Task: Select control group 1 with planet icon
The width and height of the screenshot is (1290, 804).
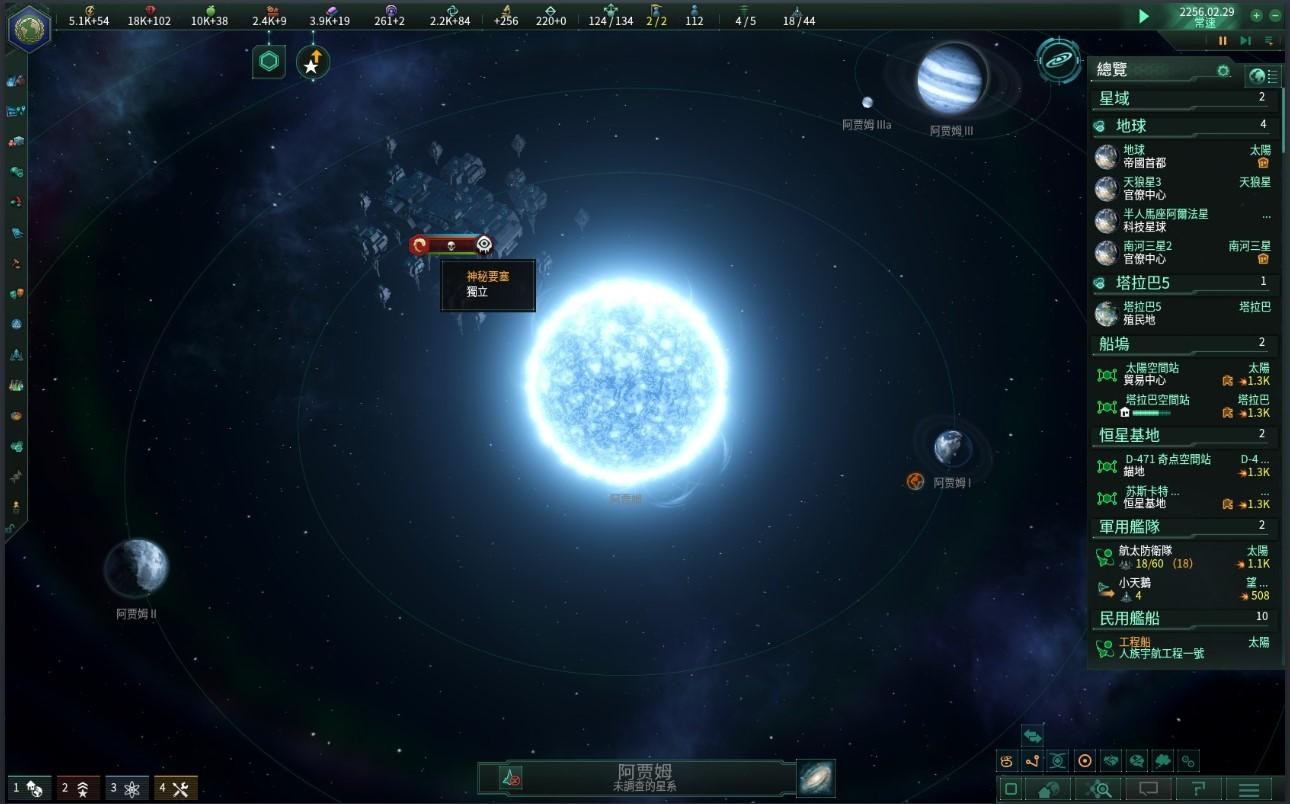Action: tap(29, 789)
